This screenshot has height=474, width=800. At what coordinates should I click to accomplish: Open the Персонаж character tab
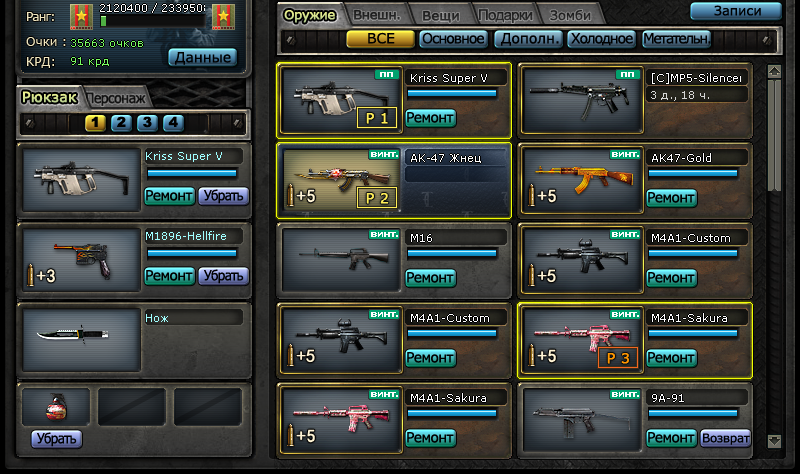pos(120,98)
